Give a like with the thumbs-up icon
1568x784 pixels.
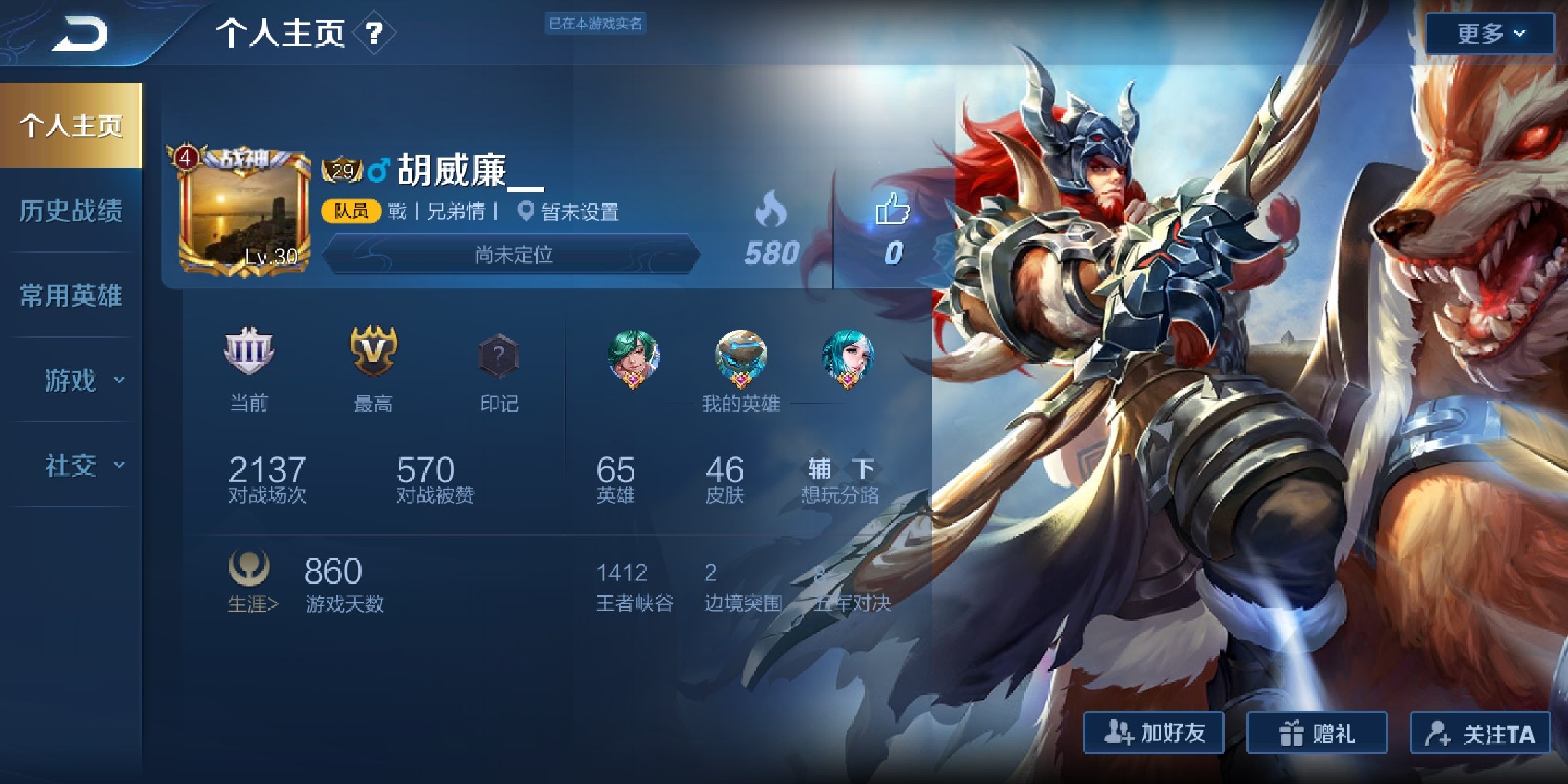(x=892, y=209)
